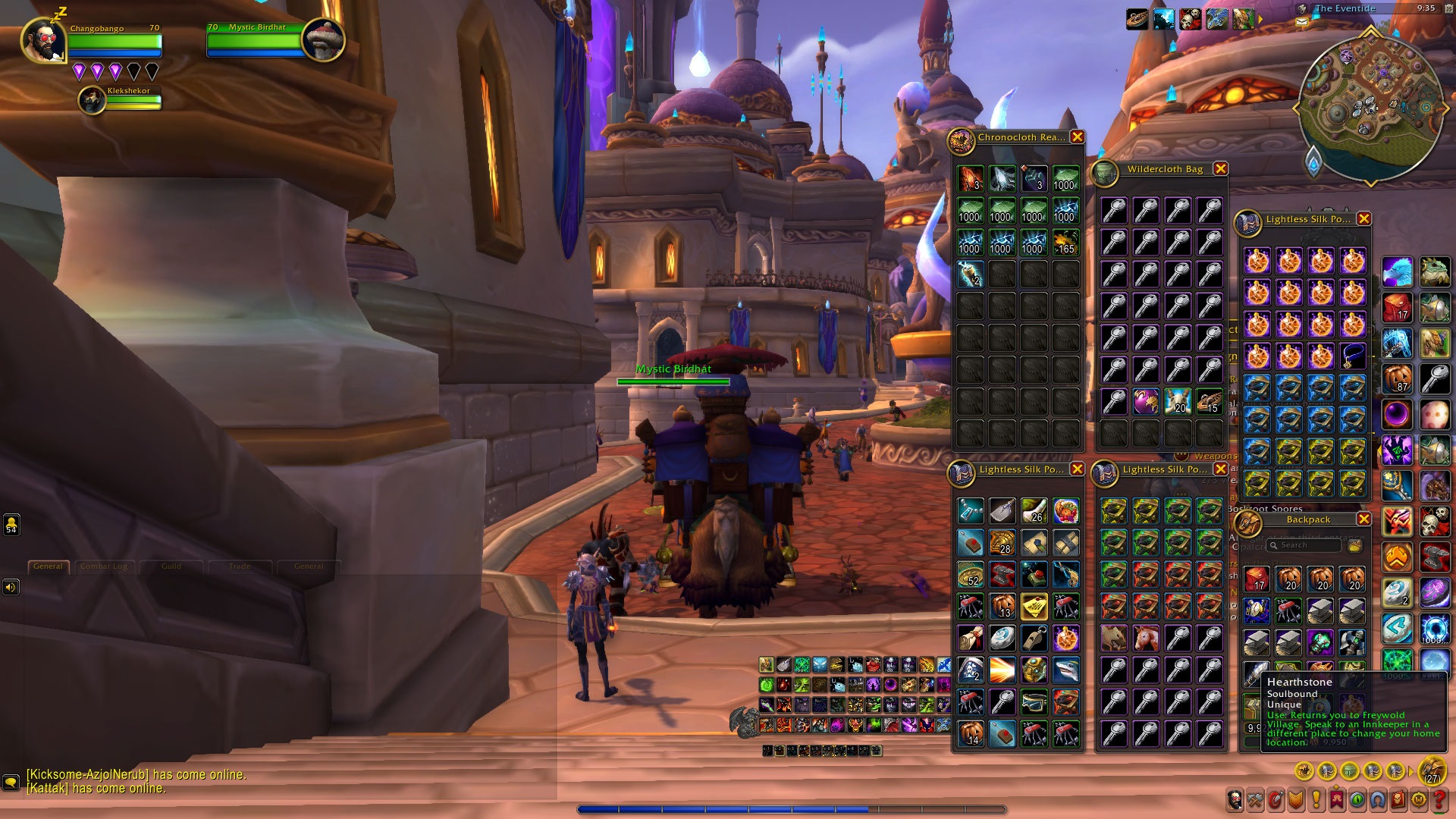
Task: Close the Backpack window
Action: pos(1363,519)
